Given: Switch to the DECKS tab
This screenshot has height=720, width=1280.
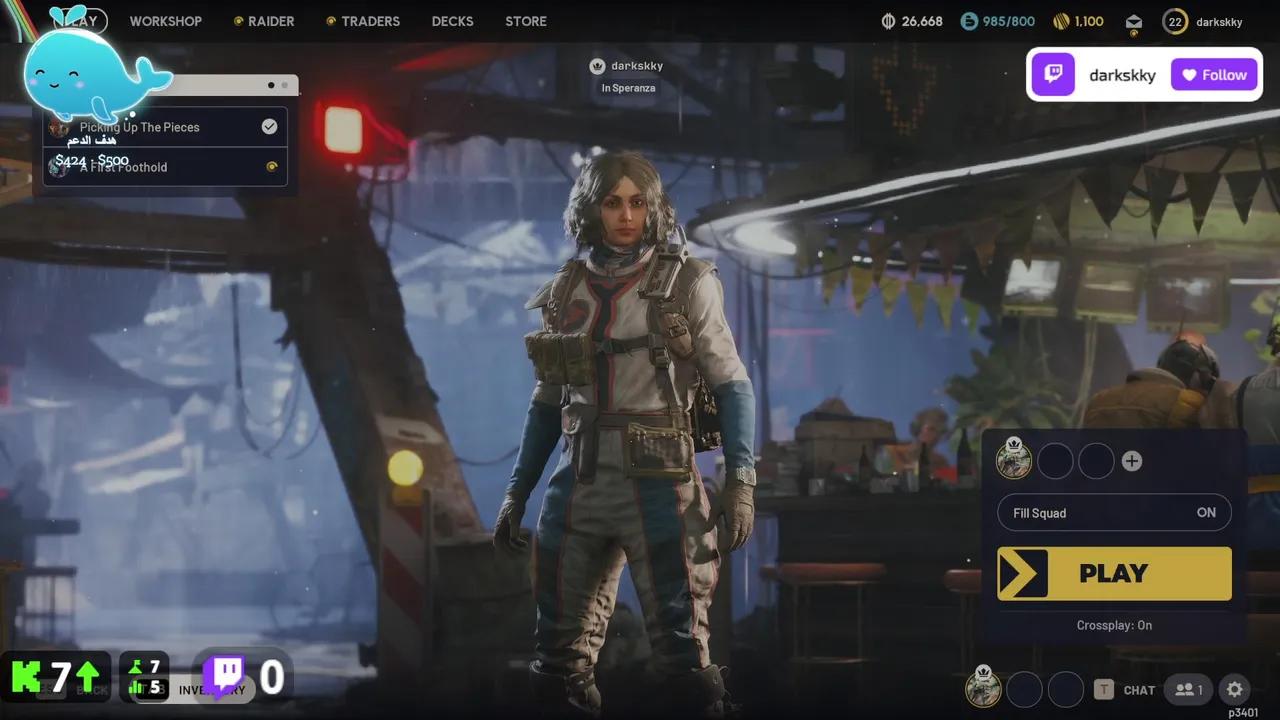Looking at the screenshot, I should click(452, 21).
